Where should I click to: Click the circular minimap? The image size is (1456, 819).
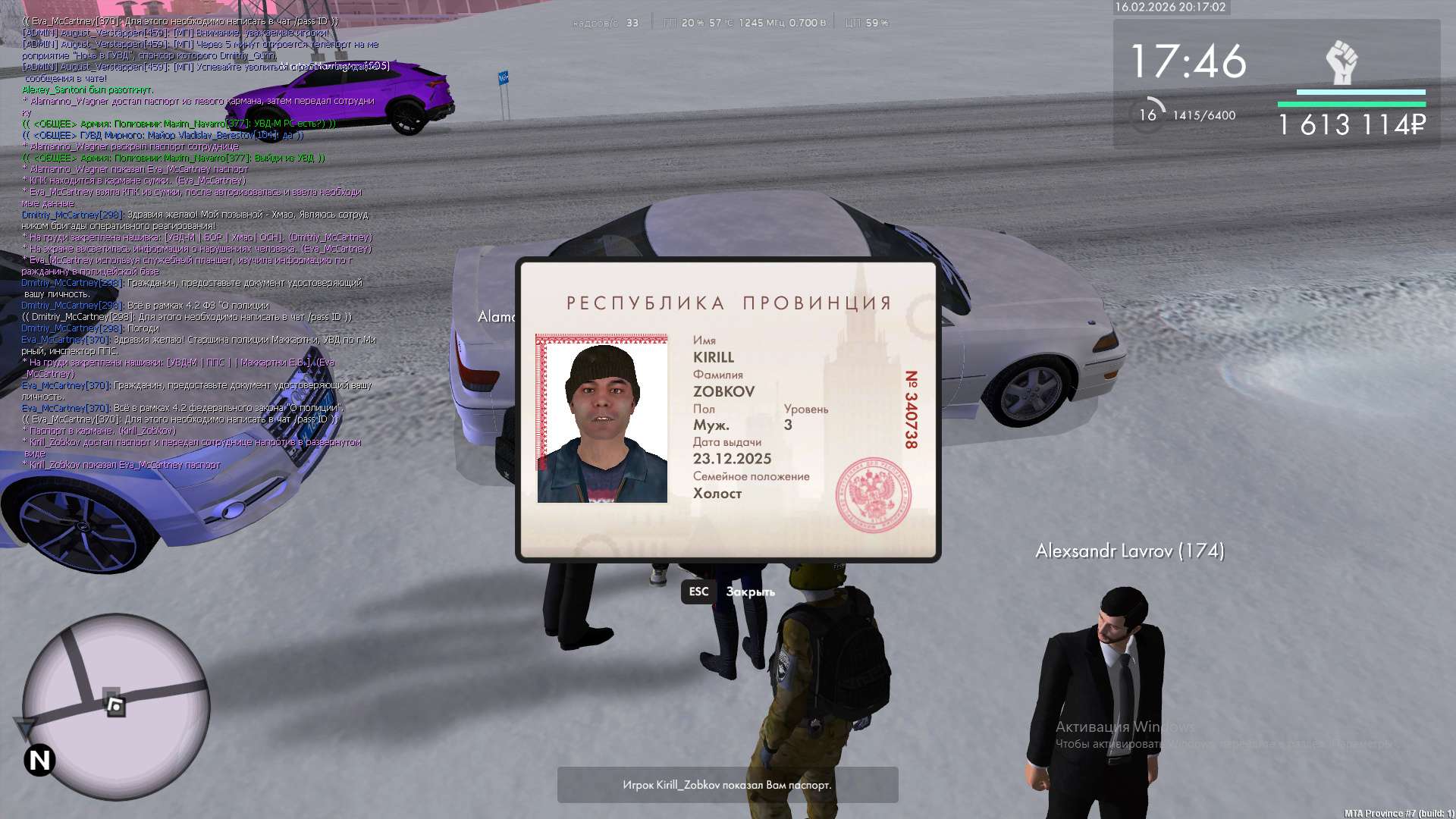point(115,705)
